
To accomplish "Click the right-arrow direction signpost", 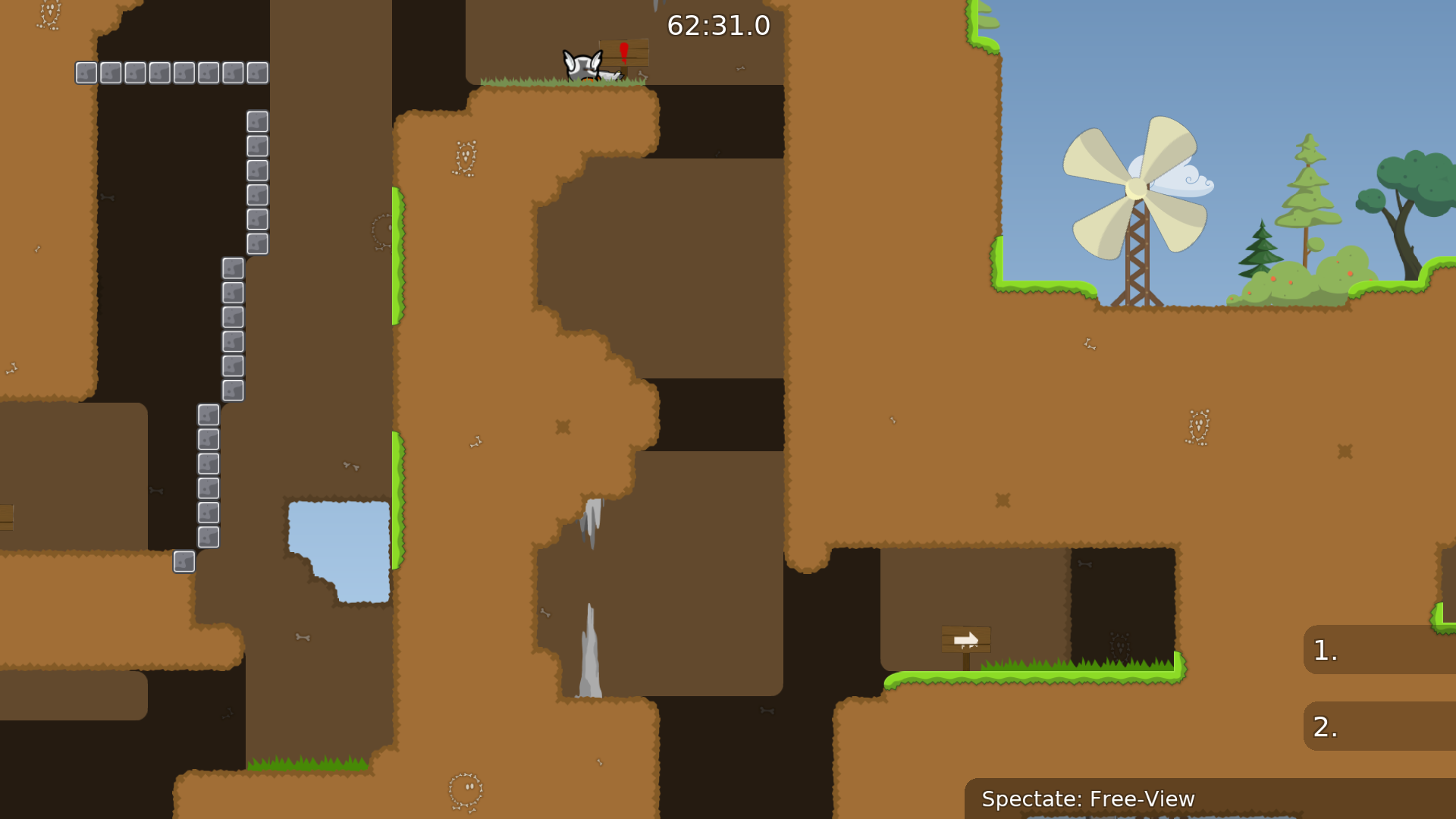I will 966,639.
